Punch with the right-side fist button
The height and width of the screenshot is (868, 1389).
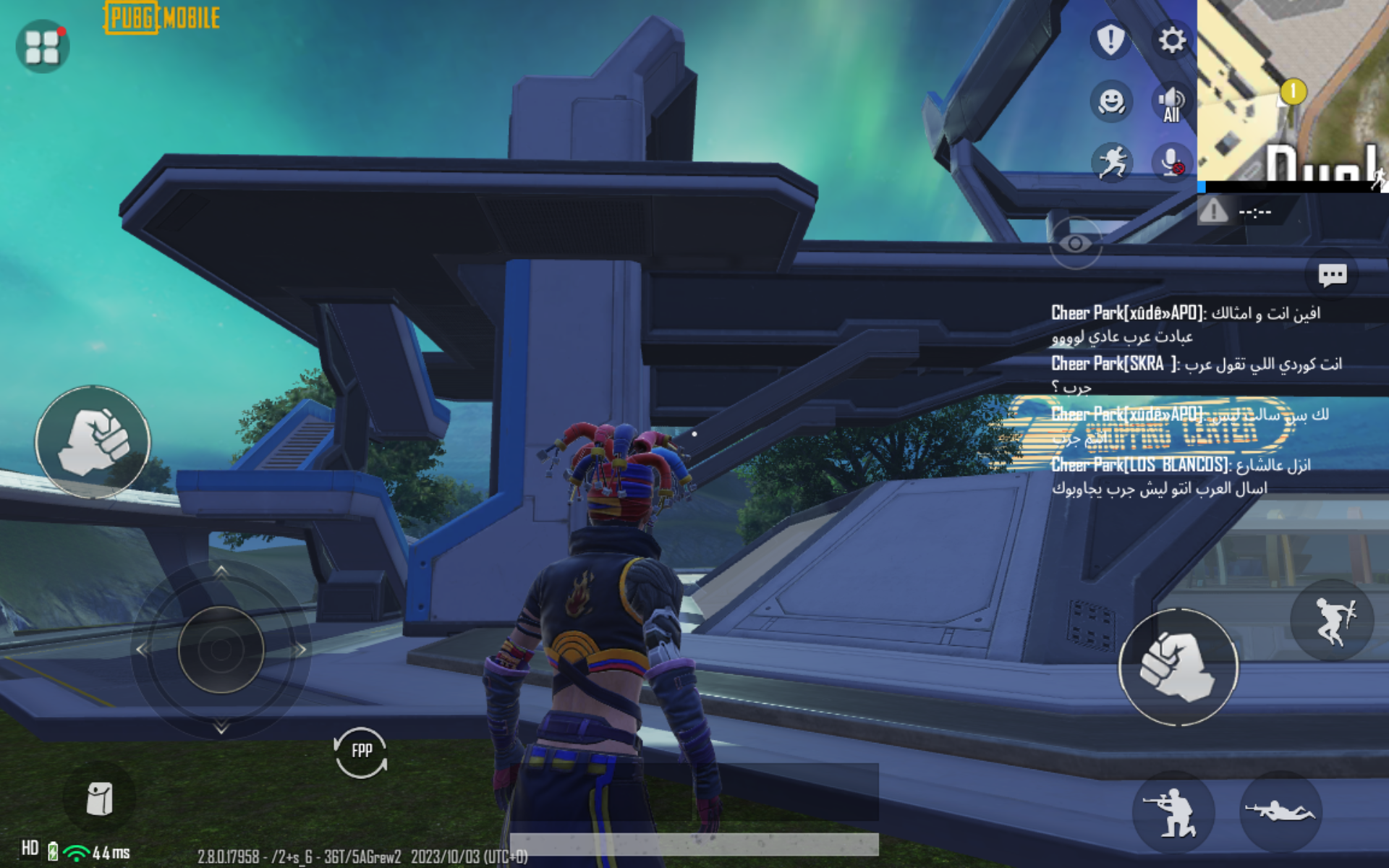click(x=1178, y=667)
